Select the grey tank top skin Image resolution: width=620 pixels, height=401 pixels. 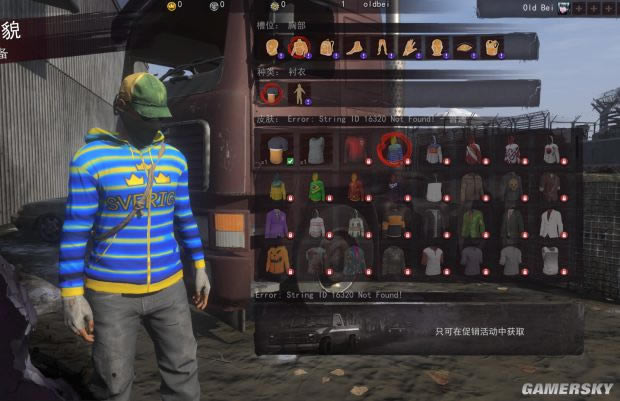[317, 150]
